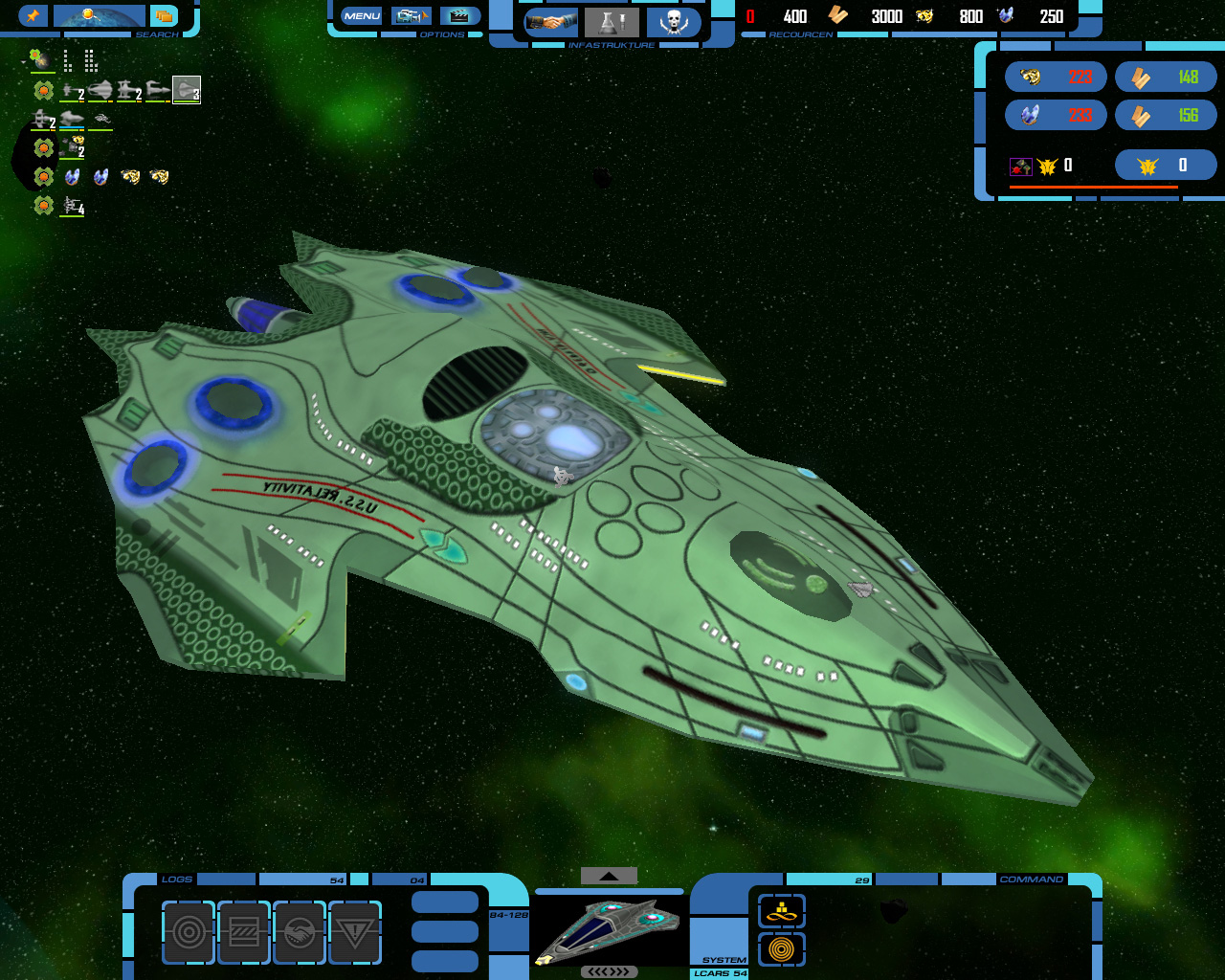This screenshot has width=1225, height=980.
Task: Click the orange folders icon
Action: coord(166,16)
